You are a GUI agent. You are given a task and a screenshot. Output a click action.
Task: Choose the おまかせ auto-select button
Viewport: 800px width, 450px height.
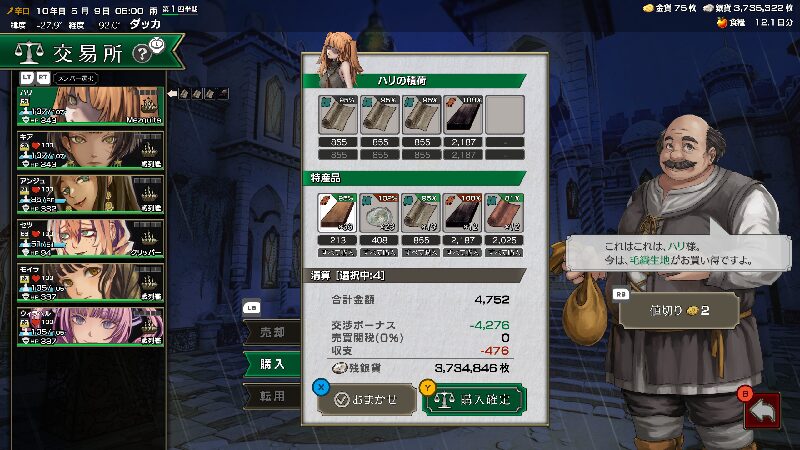[366, 399]
